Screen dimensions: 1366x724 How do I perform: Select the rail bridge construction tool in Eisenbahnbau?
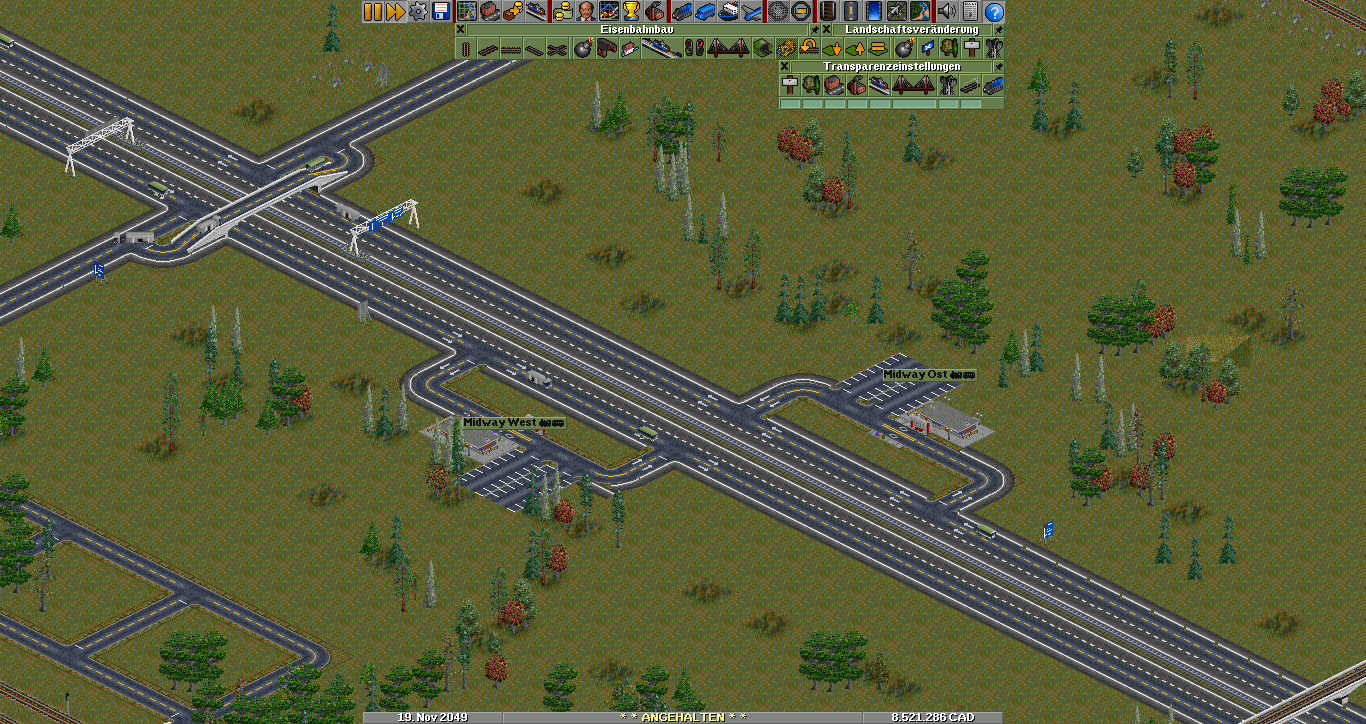(x=727, y=48)
